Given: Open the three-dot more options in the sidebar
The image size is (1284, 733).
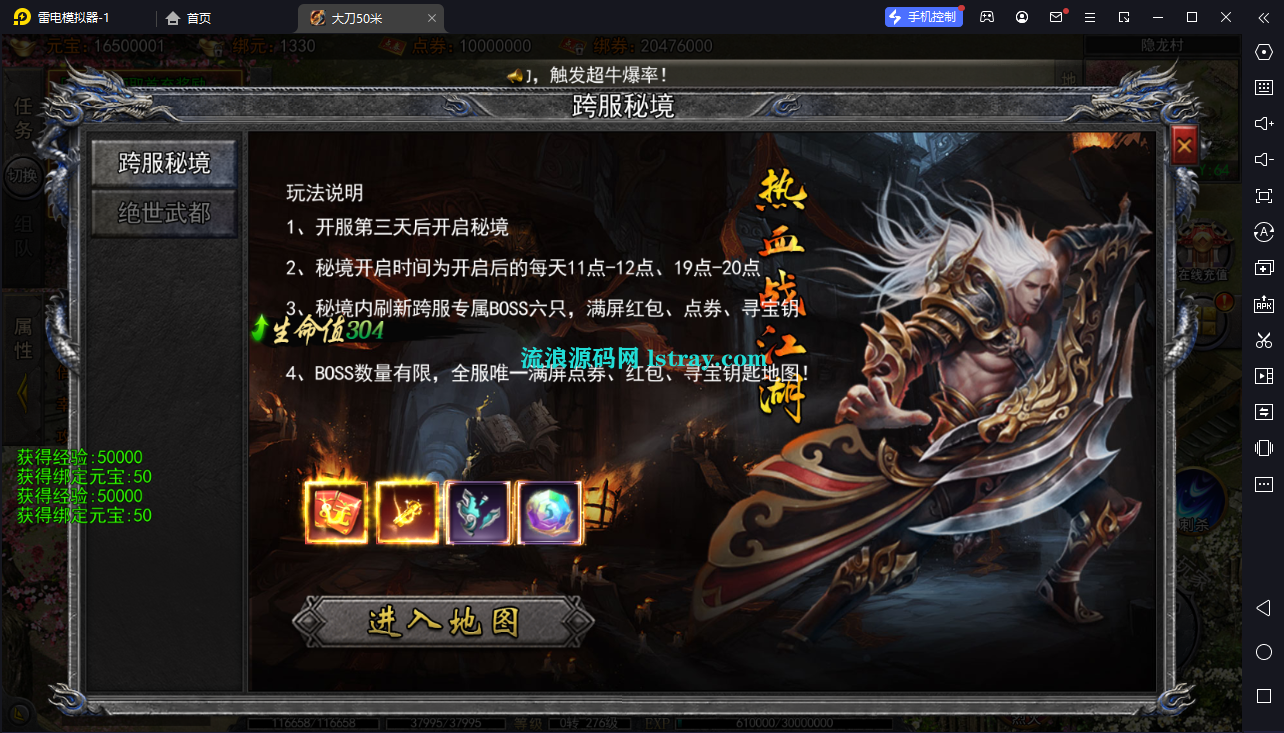Looking at the screenshot, I should pyautogui.click(x=1263, y=484).
